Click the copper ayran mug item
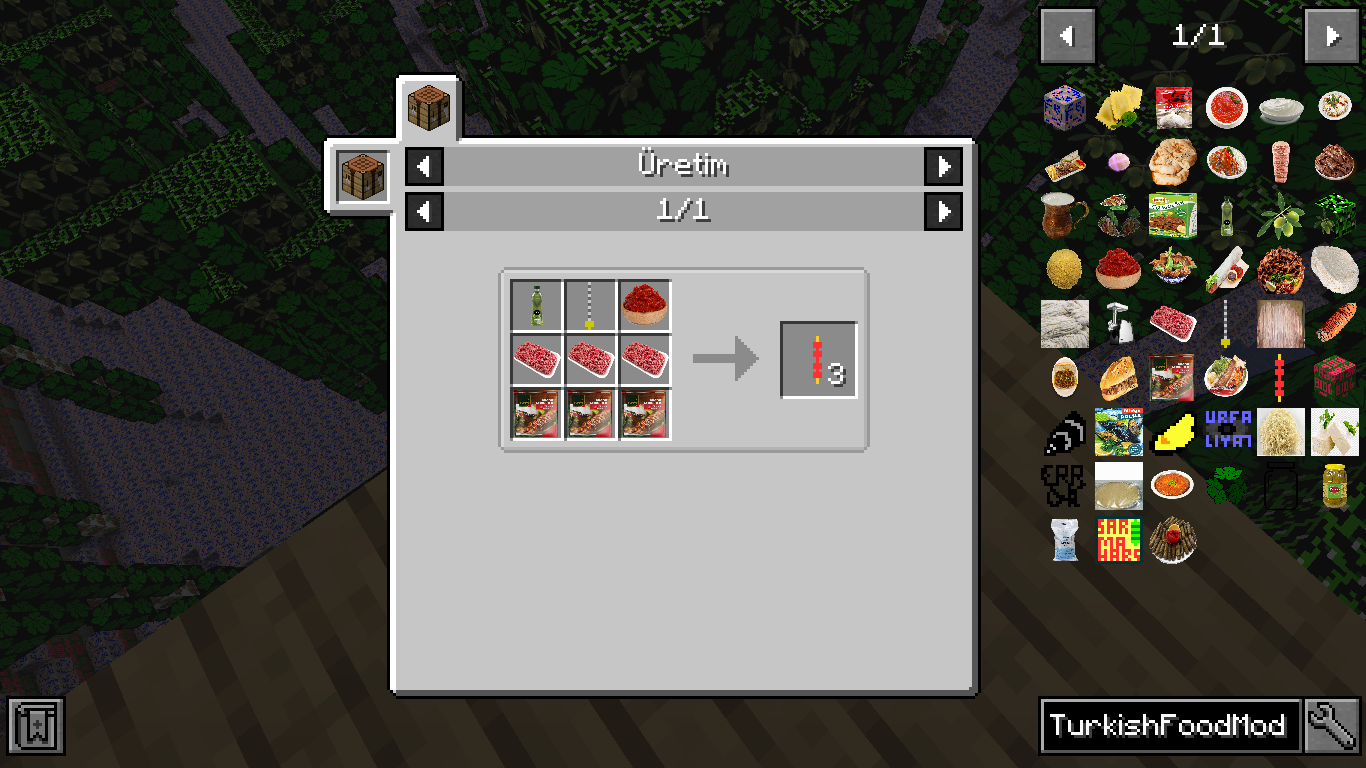The height and width of the screenshot is (768, 1366). [x=1064, y=215]
